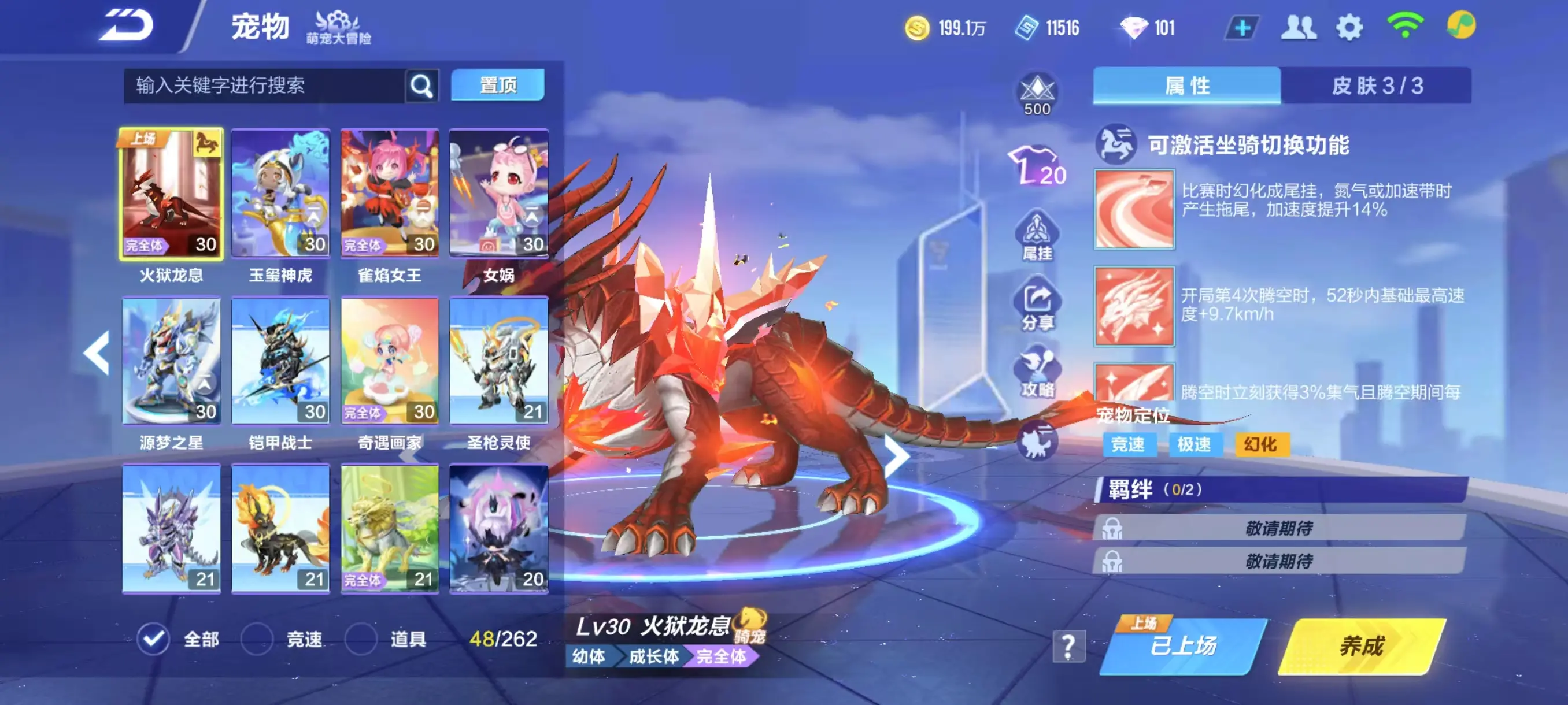
Task: Click the right arrow beside the dragon
Action: coord(897,455)
